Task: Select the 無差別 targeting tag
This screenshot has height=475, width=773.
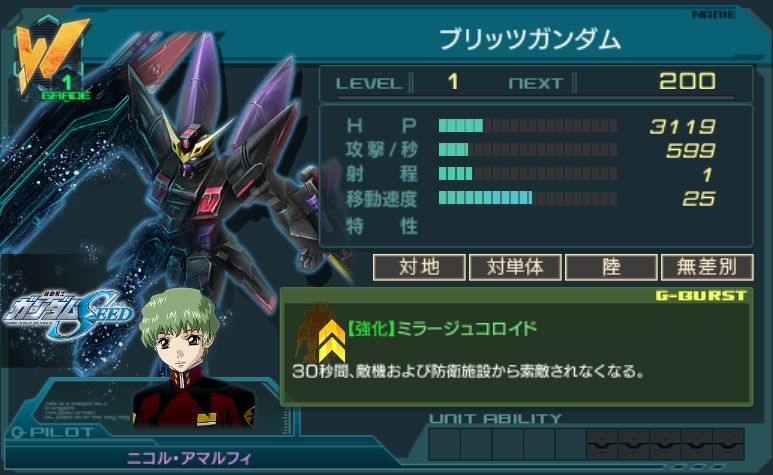Action: [x=706, y=267]
